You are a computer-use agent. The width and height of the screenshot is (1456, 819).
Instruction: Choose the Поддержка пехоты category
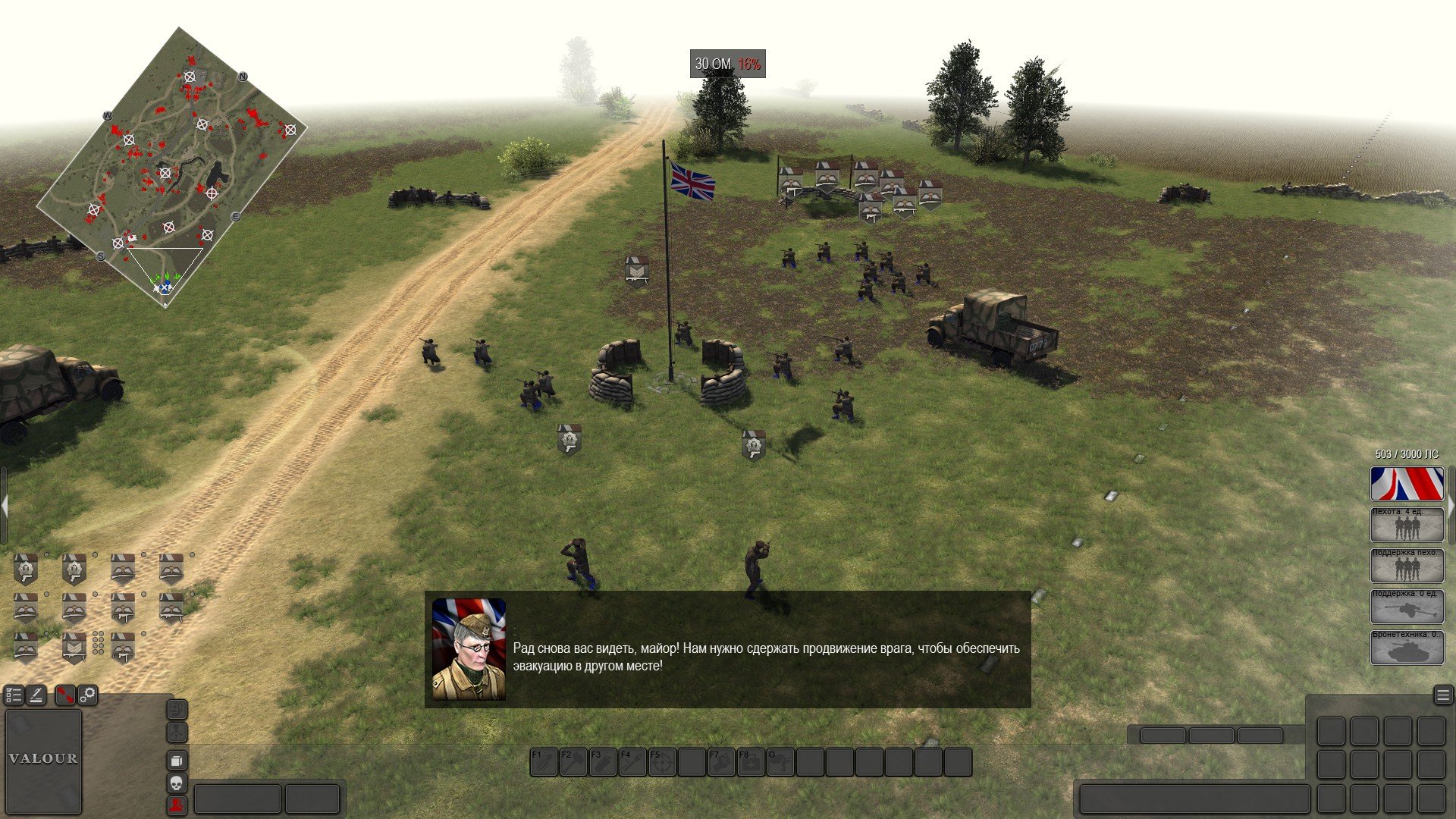pyautogui.click(x=1407, y=565)
